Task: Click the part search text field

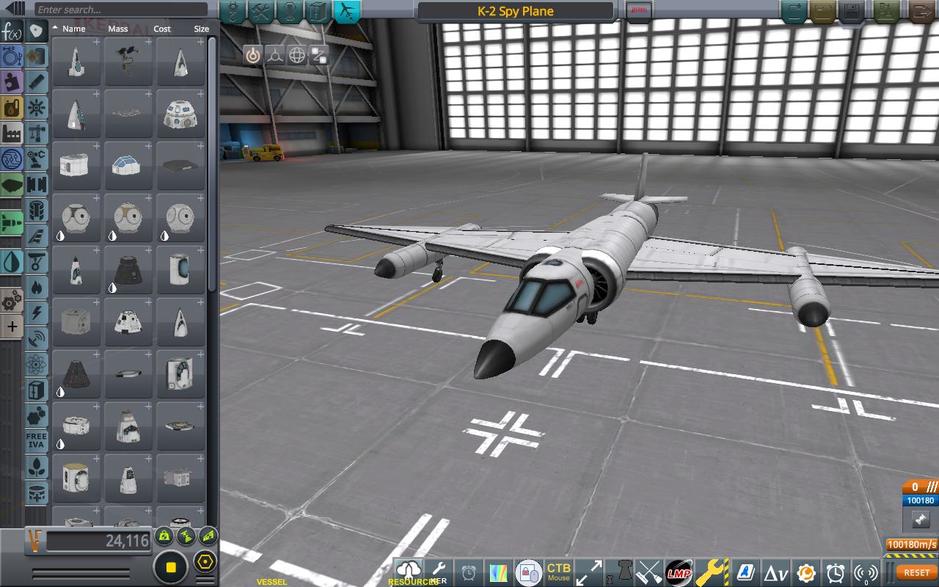Action: click(x=120, y=9)
